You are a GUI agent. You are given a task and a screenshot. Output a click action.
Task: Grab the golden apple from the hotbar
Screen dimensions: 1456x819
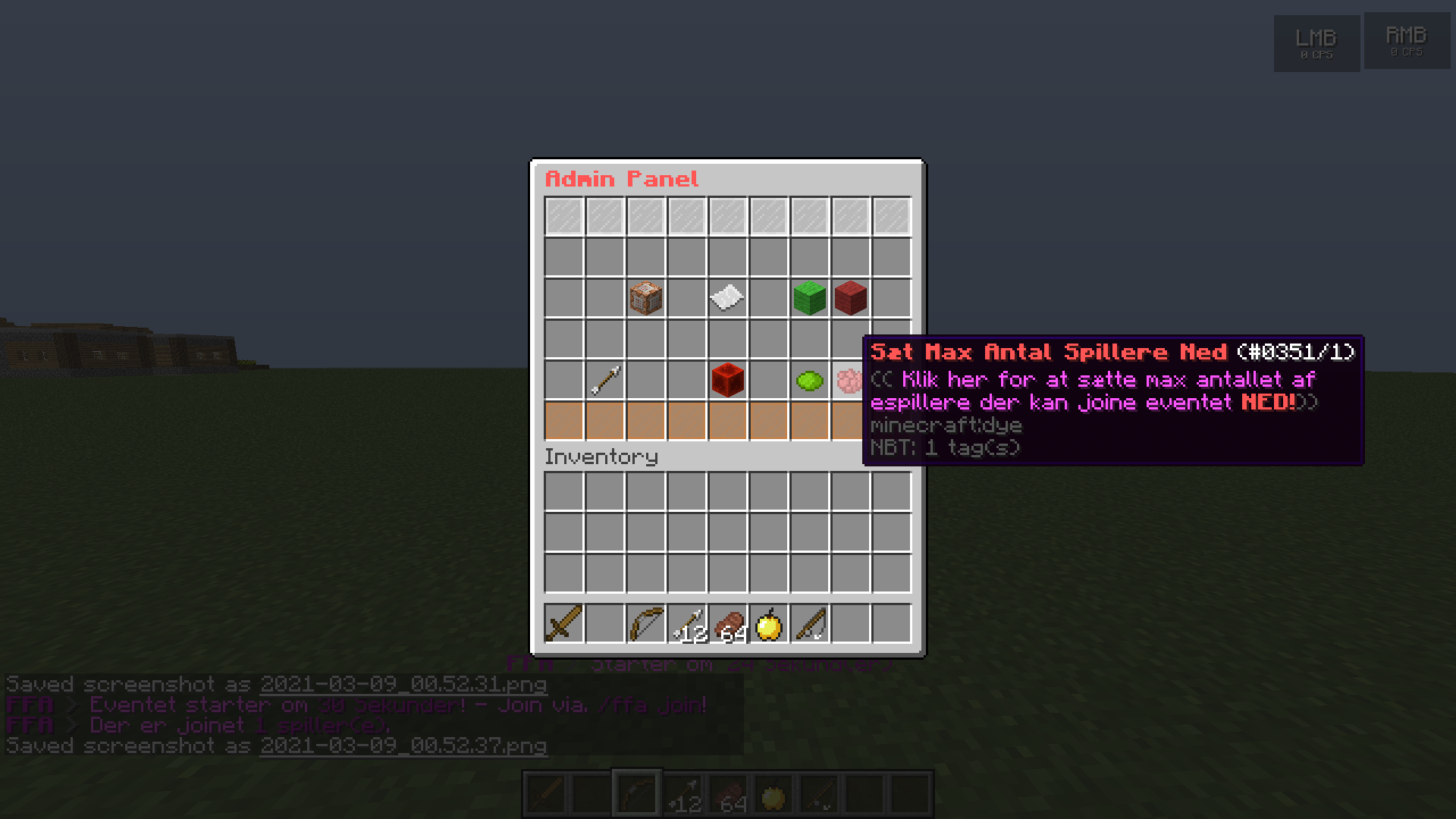click(768, 622)
